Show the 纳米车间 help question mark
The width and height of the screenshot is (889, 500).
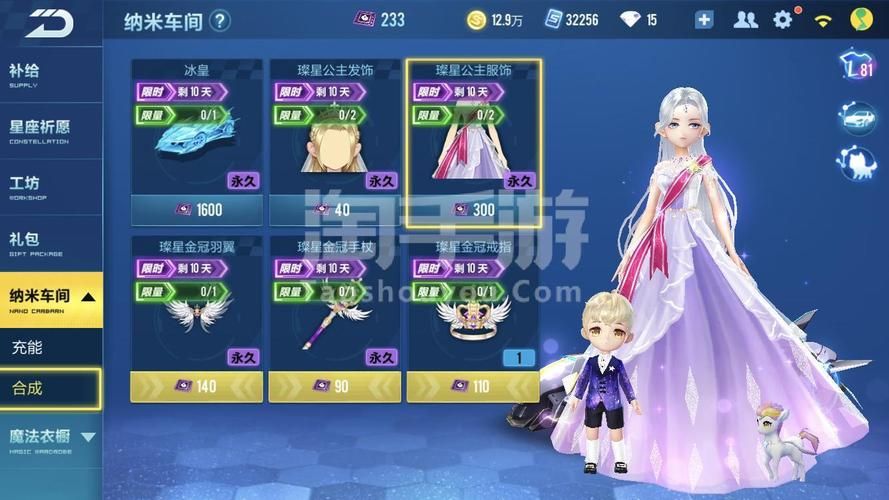220,20
